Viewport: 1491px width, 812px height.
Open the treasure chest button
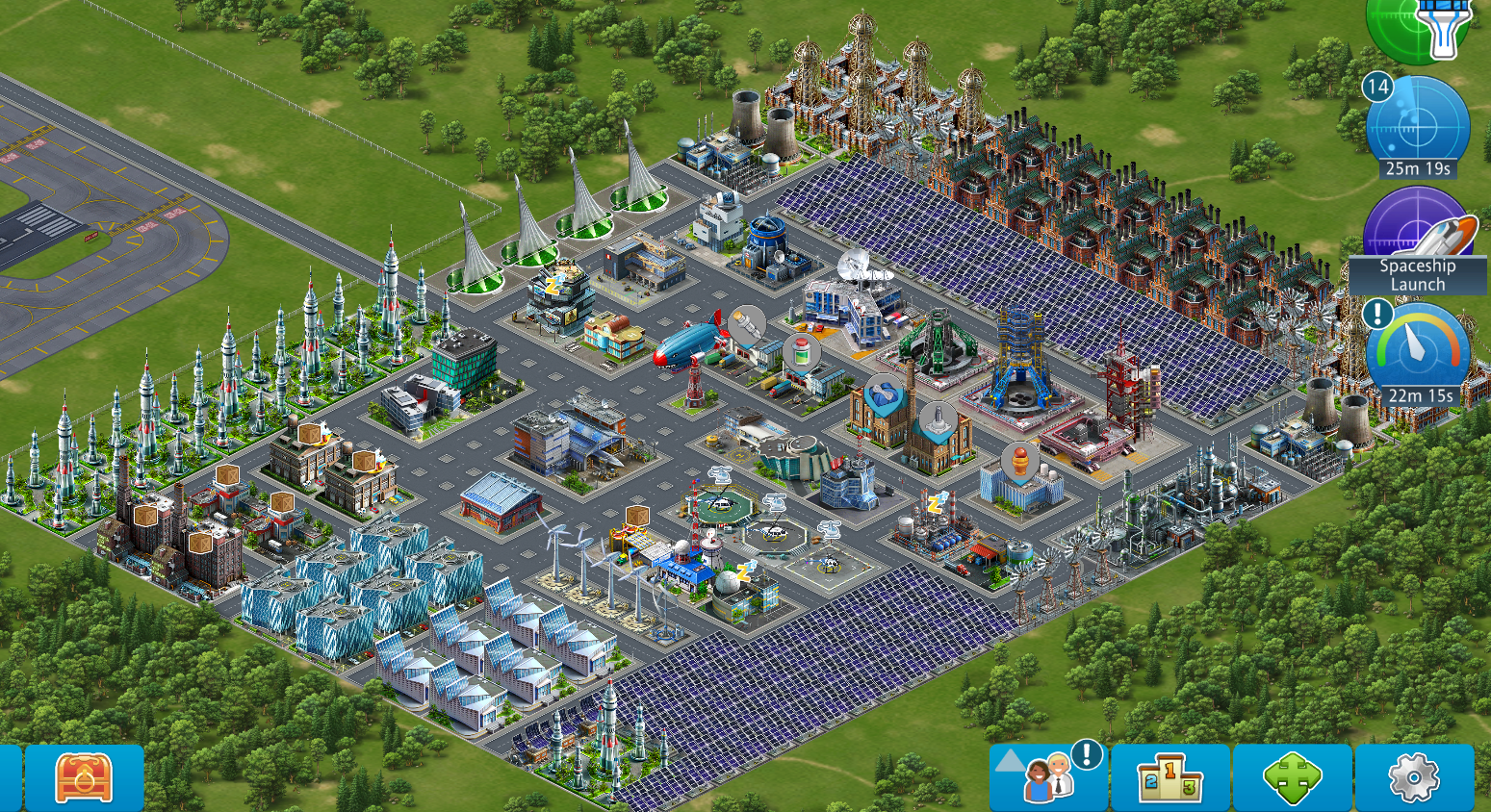coord(84,777)
